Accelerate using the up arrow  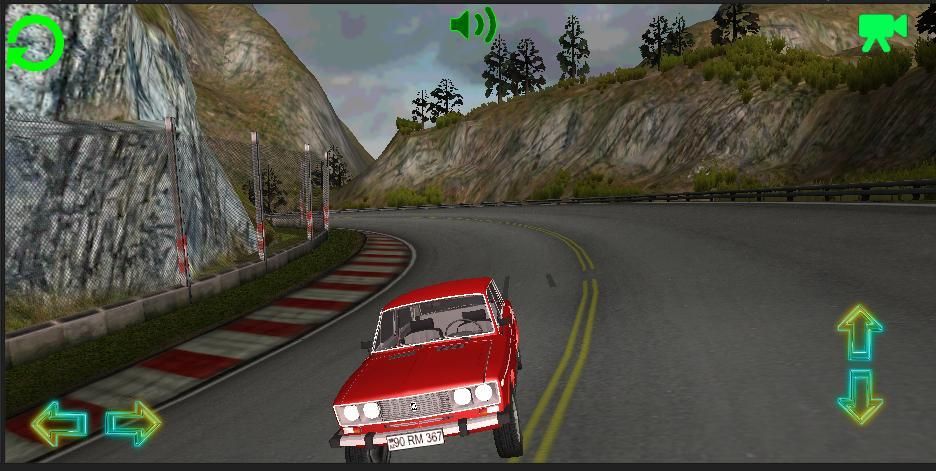(859, 333)
